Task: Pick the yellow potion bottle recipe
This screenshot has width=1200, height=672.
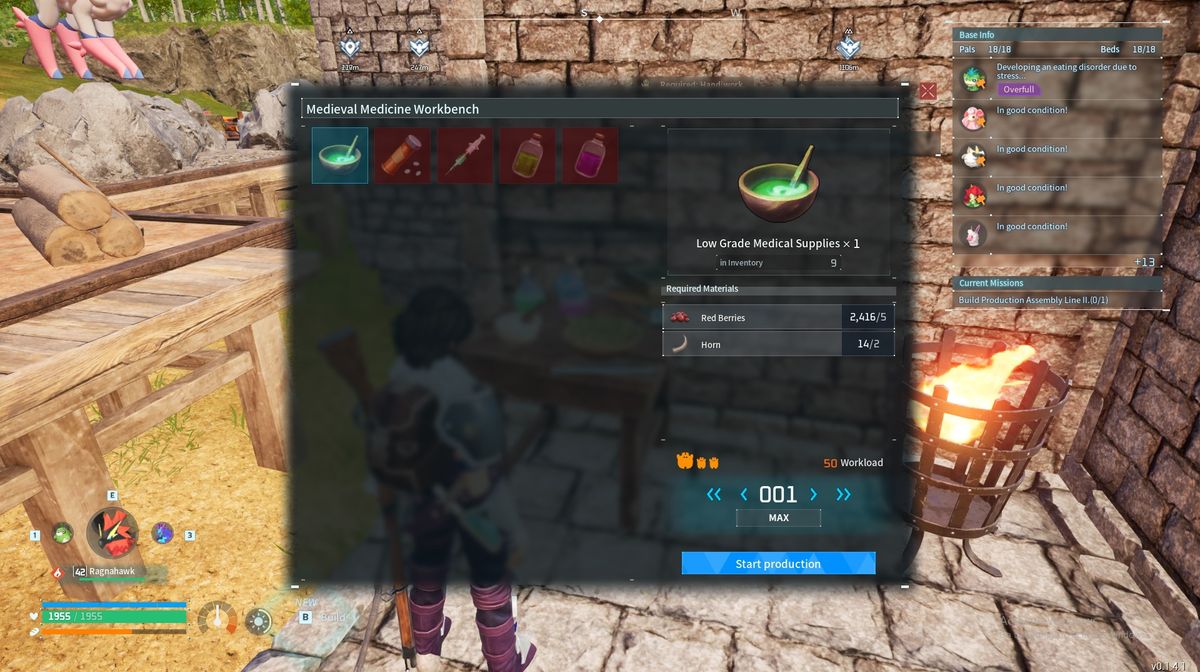Action: point(527,155)
